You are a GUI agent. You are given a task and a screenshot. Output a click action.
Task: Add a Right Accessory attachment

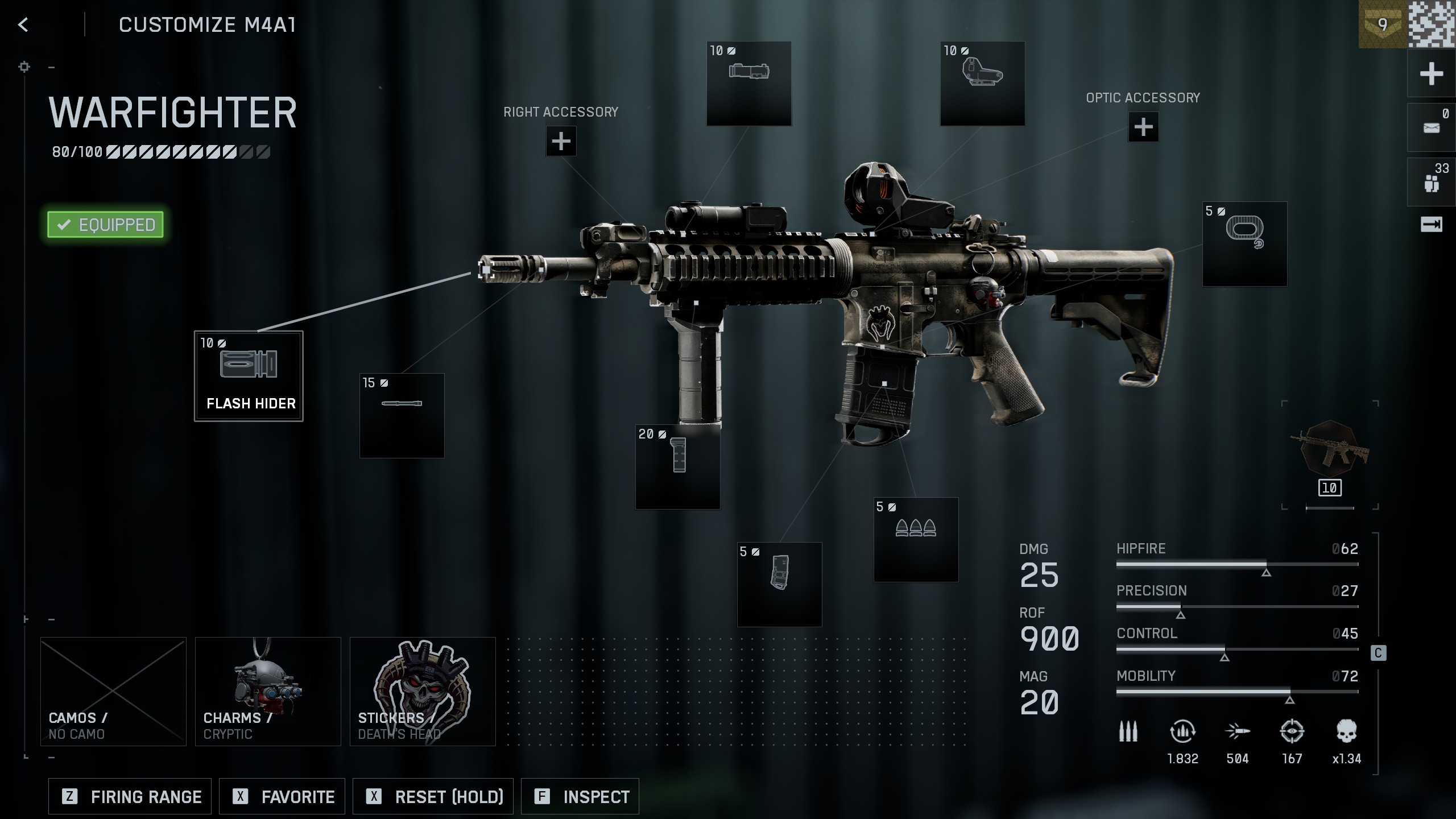point(561,141)
